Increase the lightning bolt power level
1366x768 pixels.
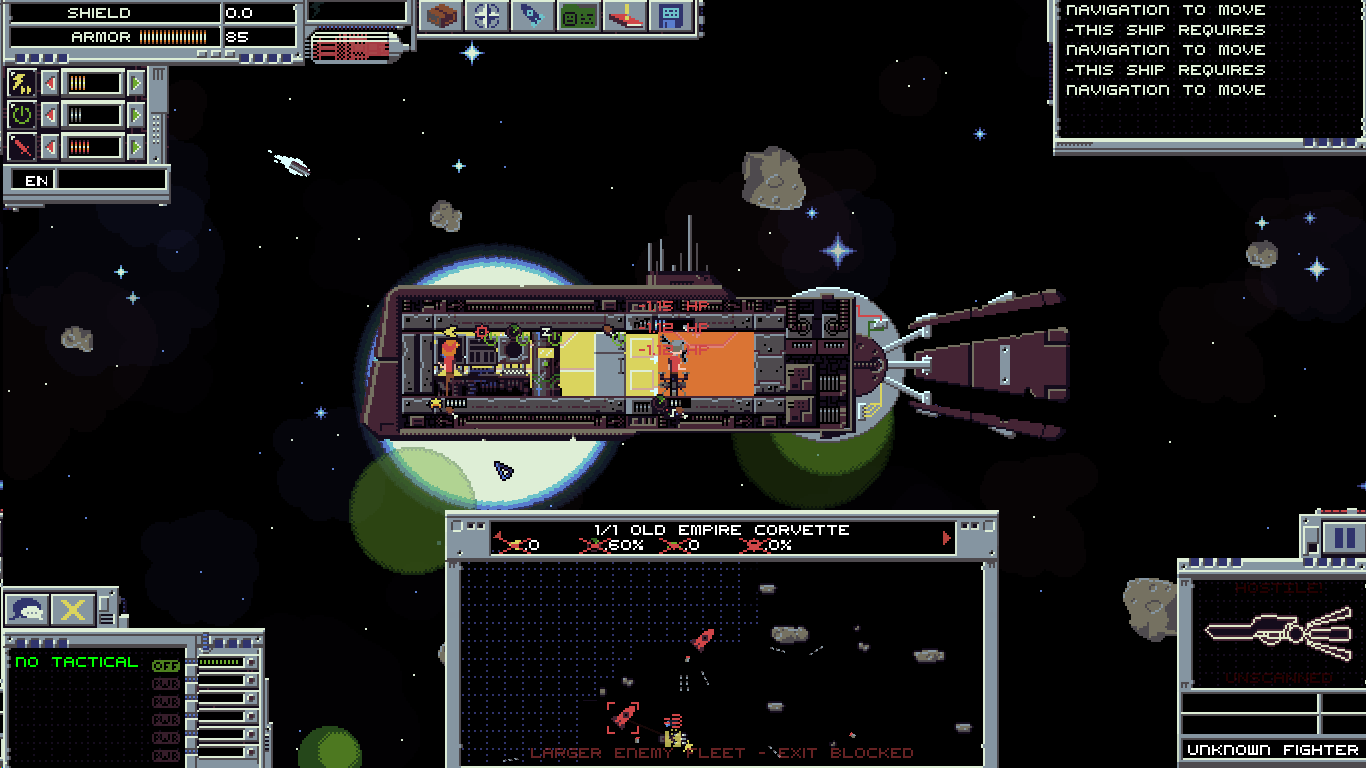pyautogui.click(x=136, y=83)
